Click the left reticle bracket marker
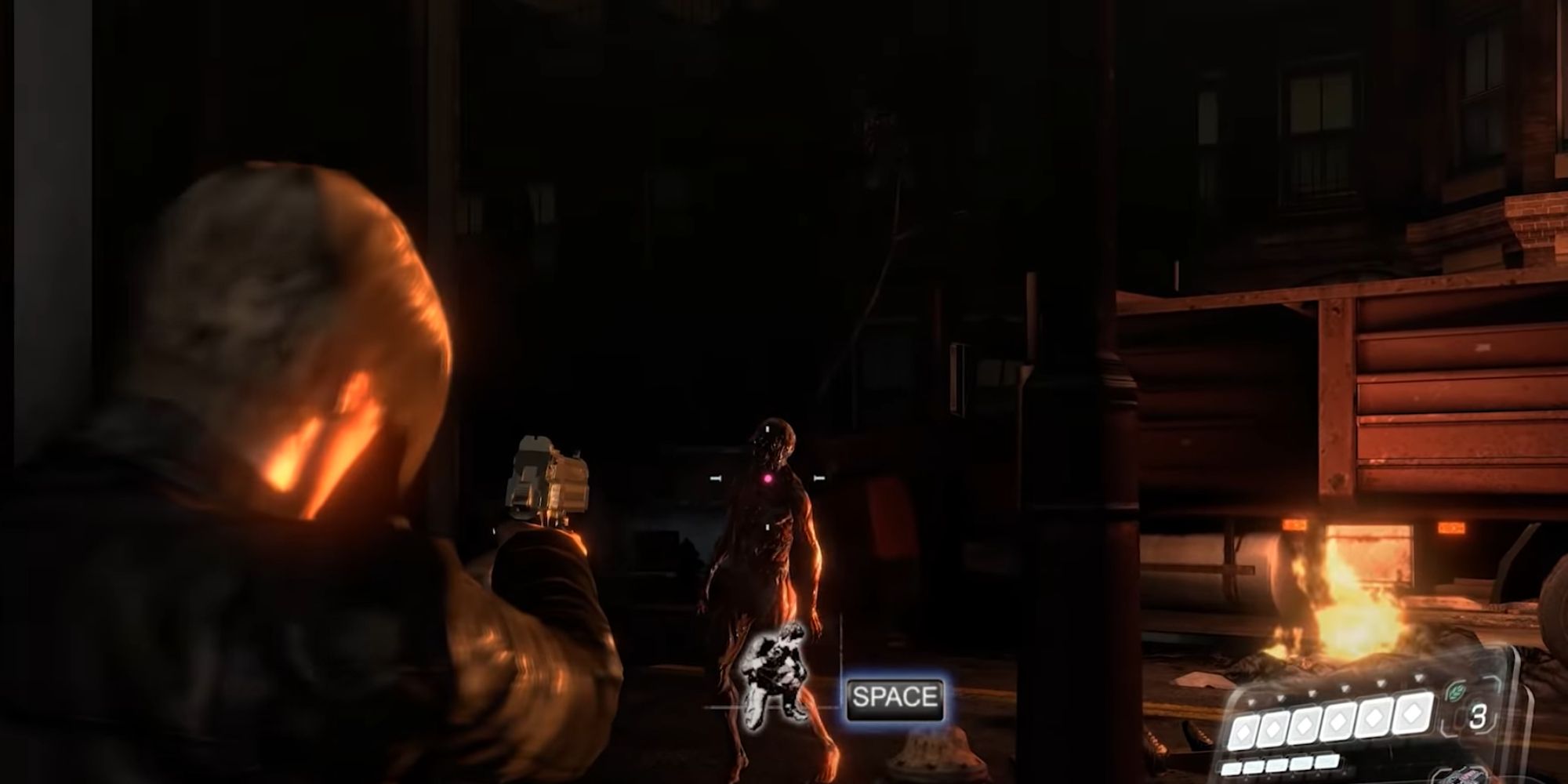The width and height of the screenshot is (1568, 784). pos(715,477)
